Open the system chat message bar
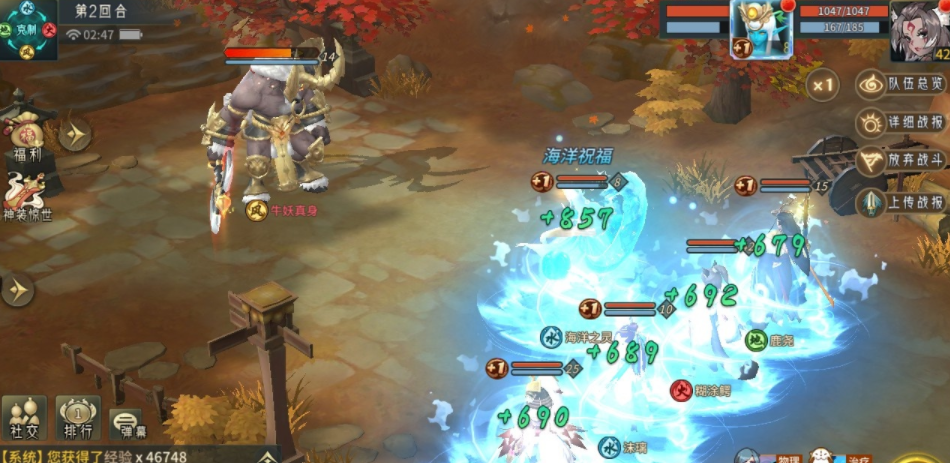Image resolution: width=950 pixels, height=463 pixels. [130, 455]
